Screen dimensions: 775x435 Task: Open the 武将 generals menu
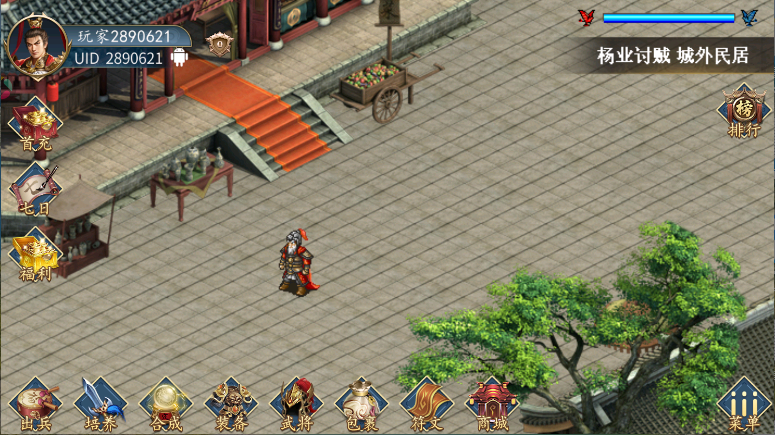[x=296, y=405]
